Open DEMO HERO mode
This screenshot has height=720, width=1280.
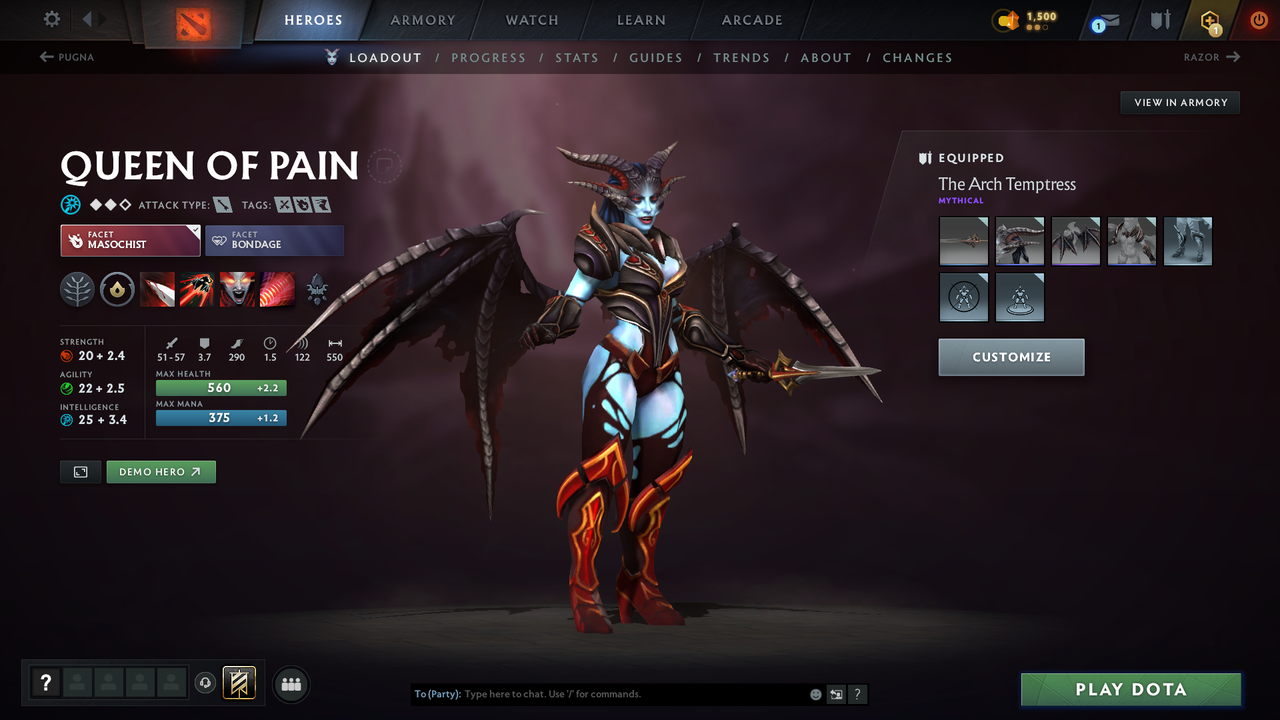(160, 471)
